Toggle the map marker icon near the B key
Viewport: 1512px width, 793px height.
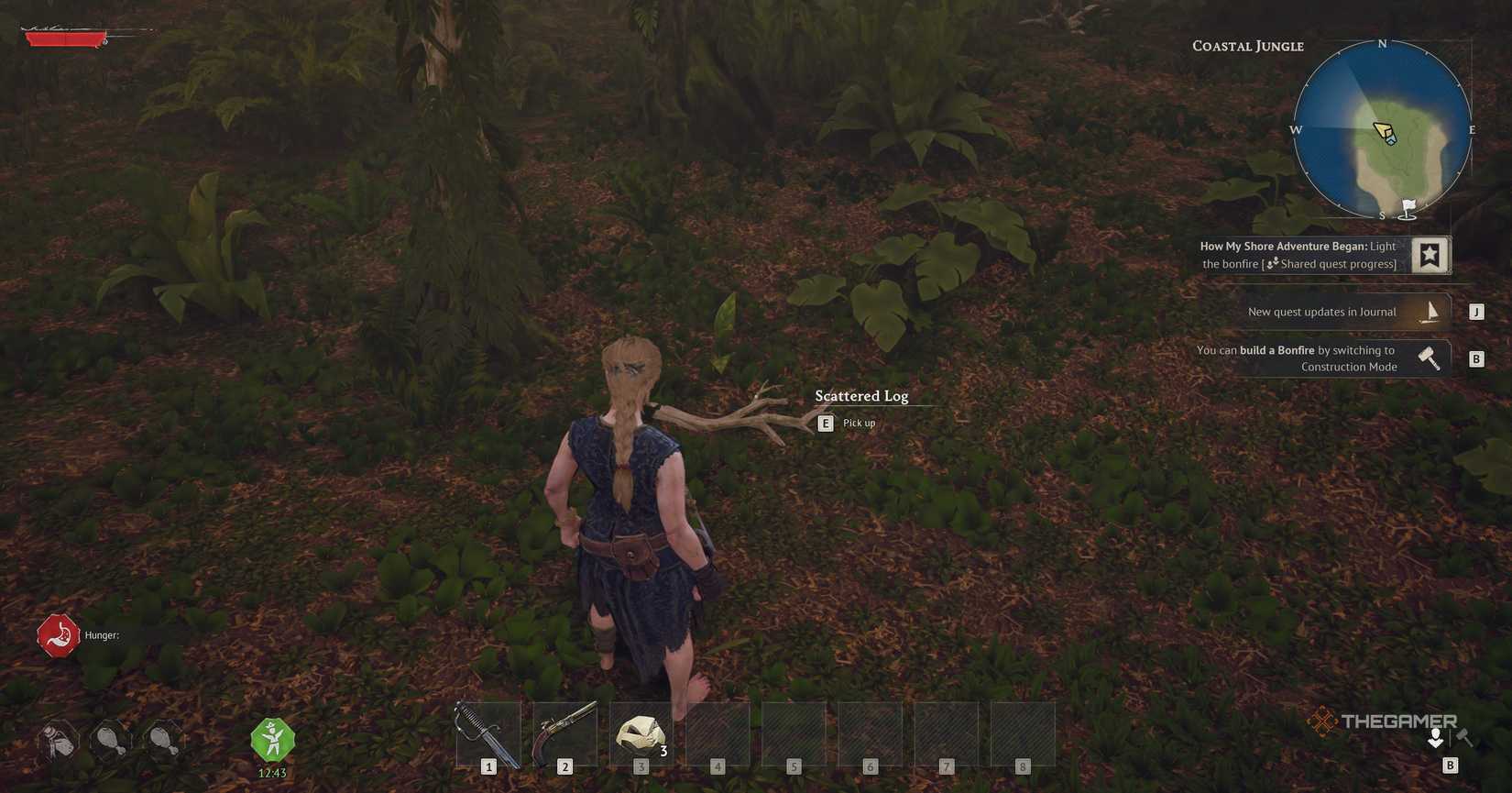[1435, 738]
